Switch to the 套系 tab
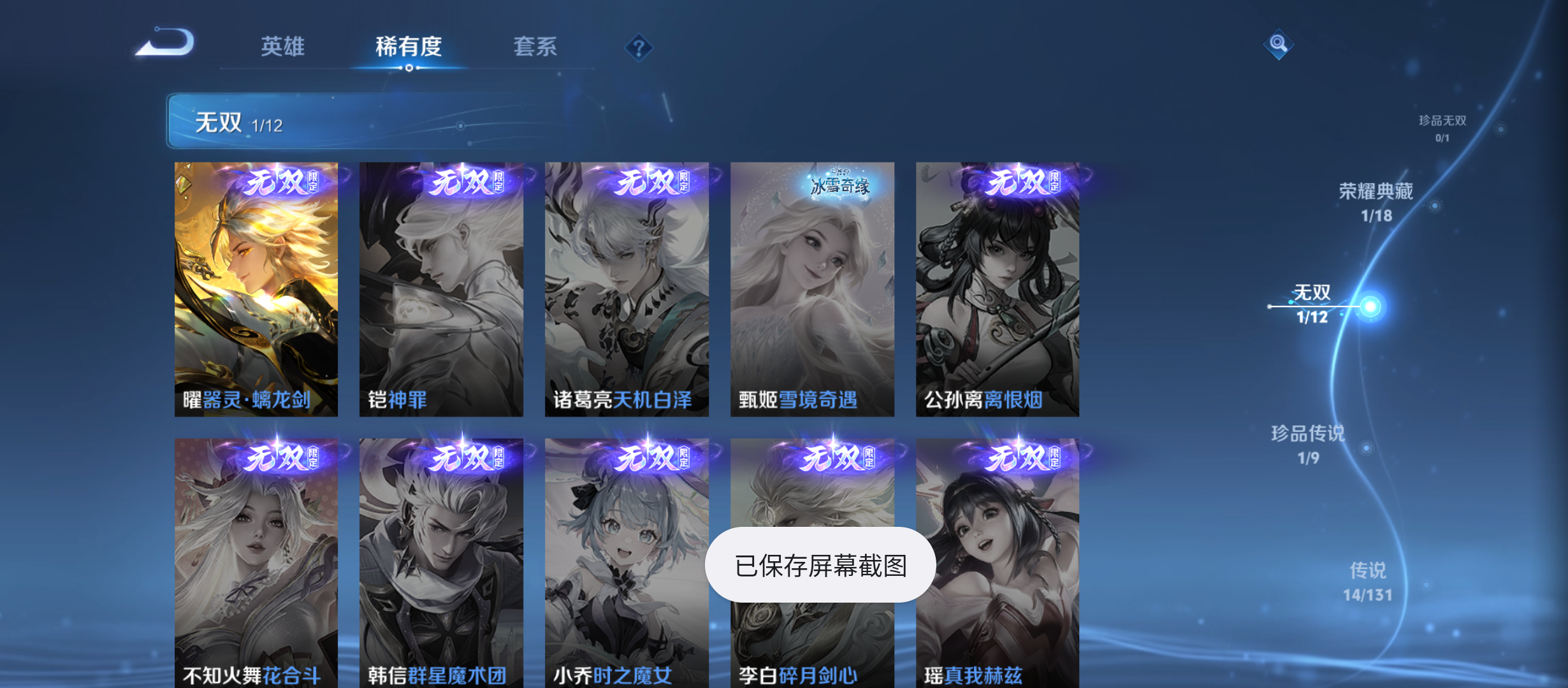The height and width of the screenshot is (688, 1568). click(x=536, y=46)
